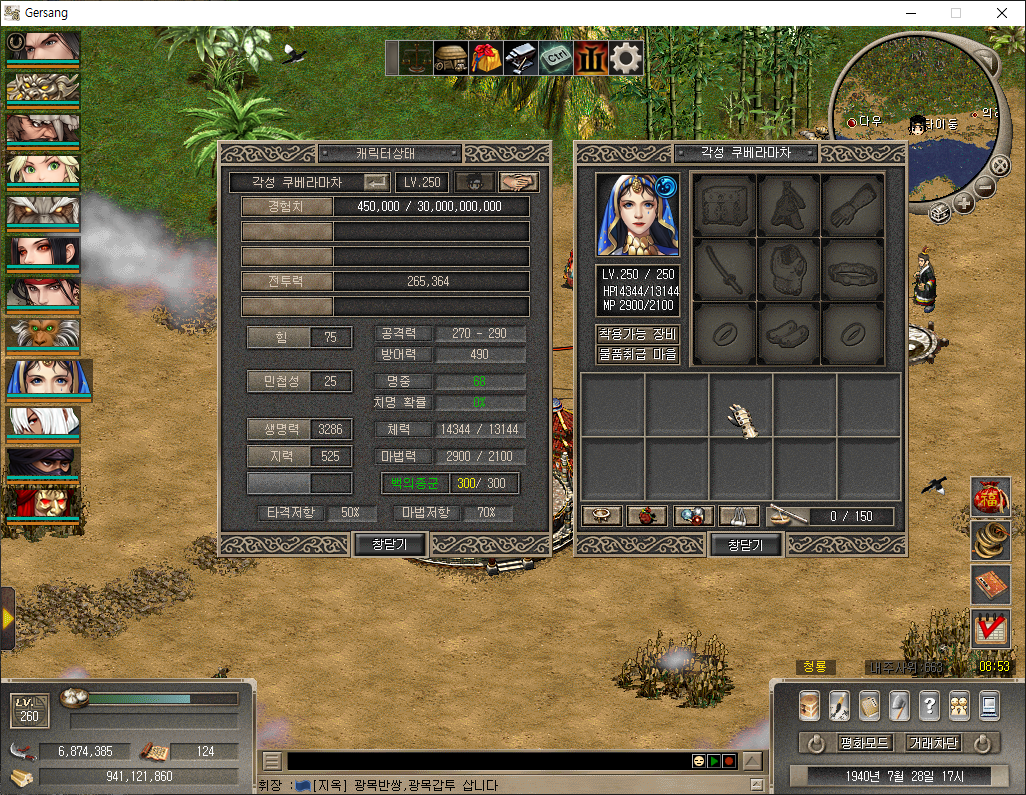Close the character status window (창닫기)
The height and width of the screenshot is (795, 1026).
pyautogui.click(x=391, y=544)
